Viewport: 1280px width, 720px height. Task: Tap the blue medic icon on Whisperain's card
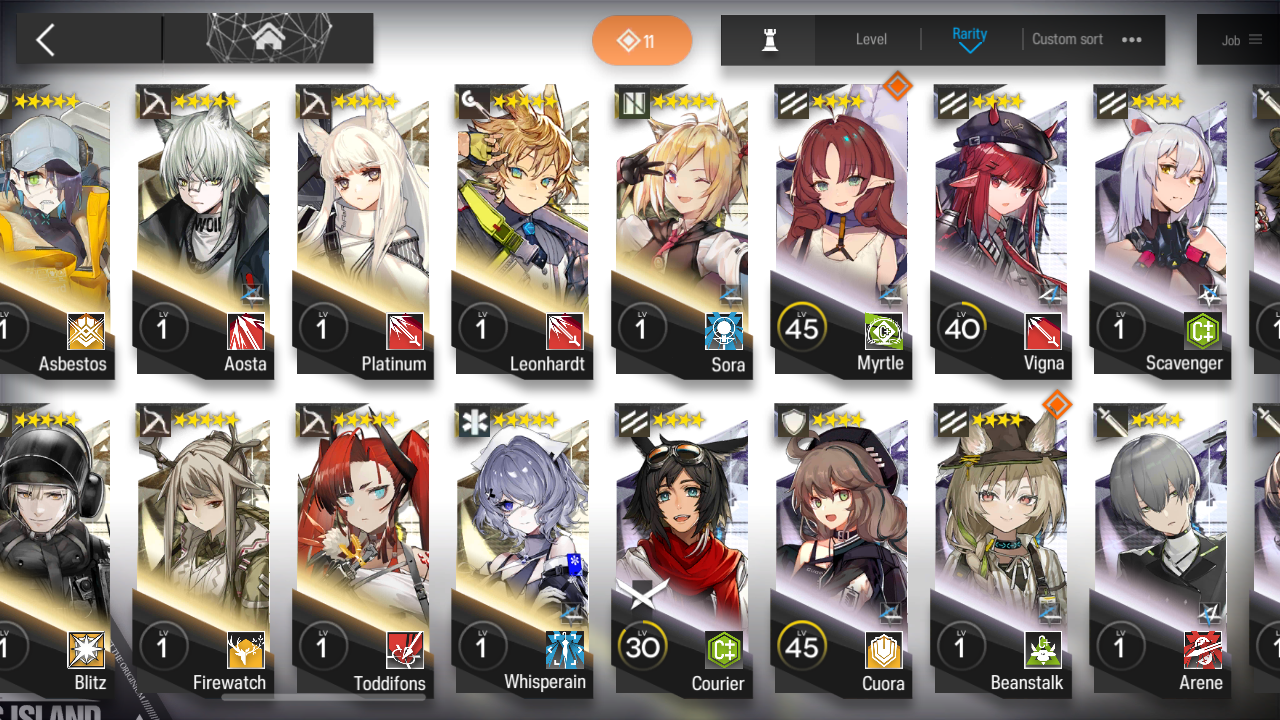pyautogui.click(x=564, y=650)
